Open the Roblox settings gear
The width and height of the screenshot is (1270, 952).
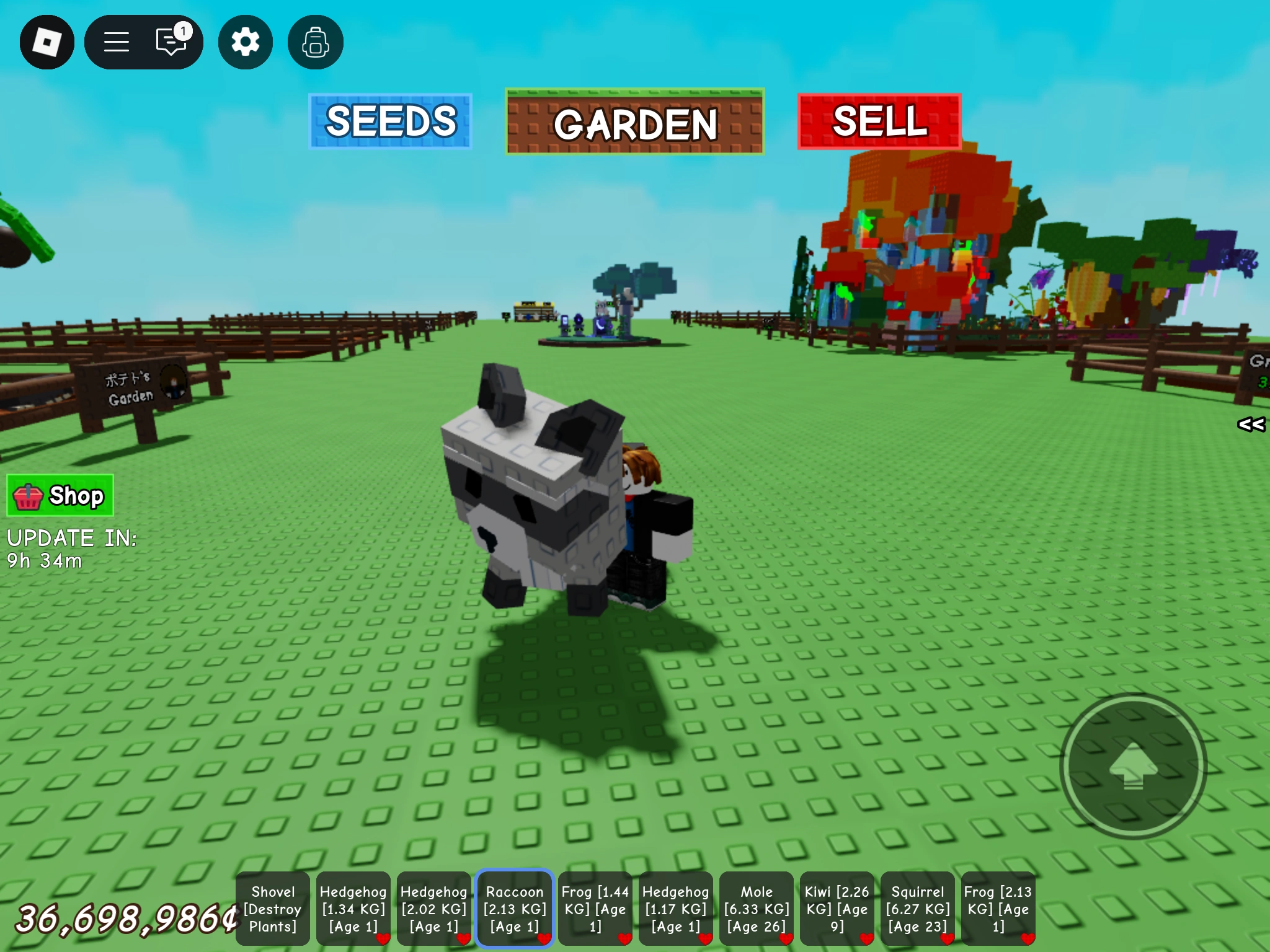coord(245,41)
